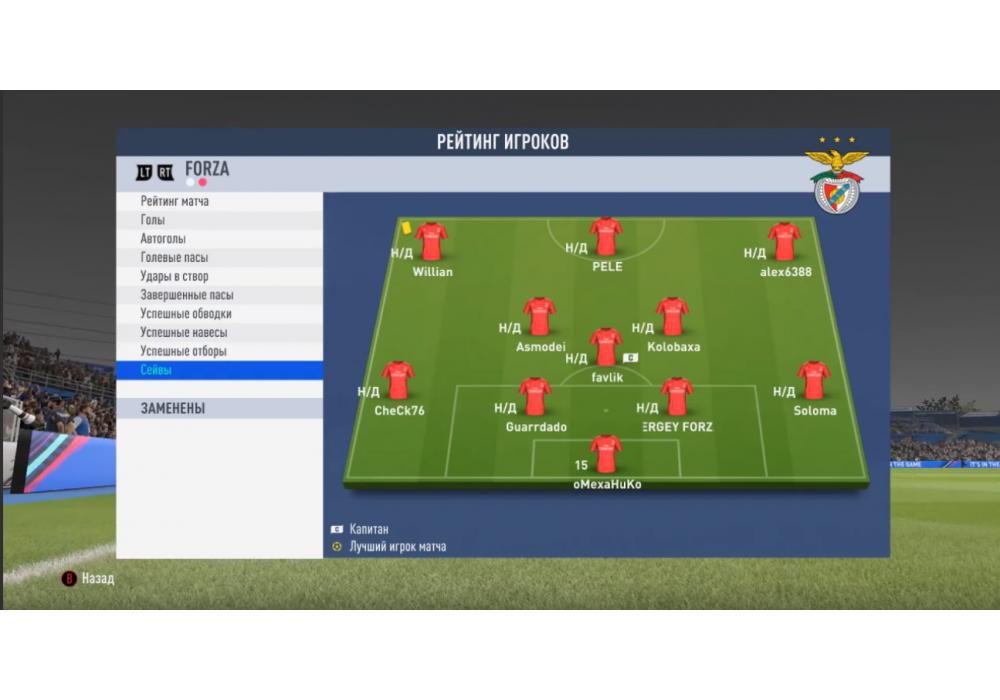Image resolution: width=1000 pixels, height=700 pixels.
Task: Choose player Soloma on the pitch
Action: [x=814, y=381]
